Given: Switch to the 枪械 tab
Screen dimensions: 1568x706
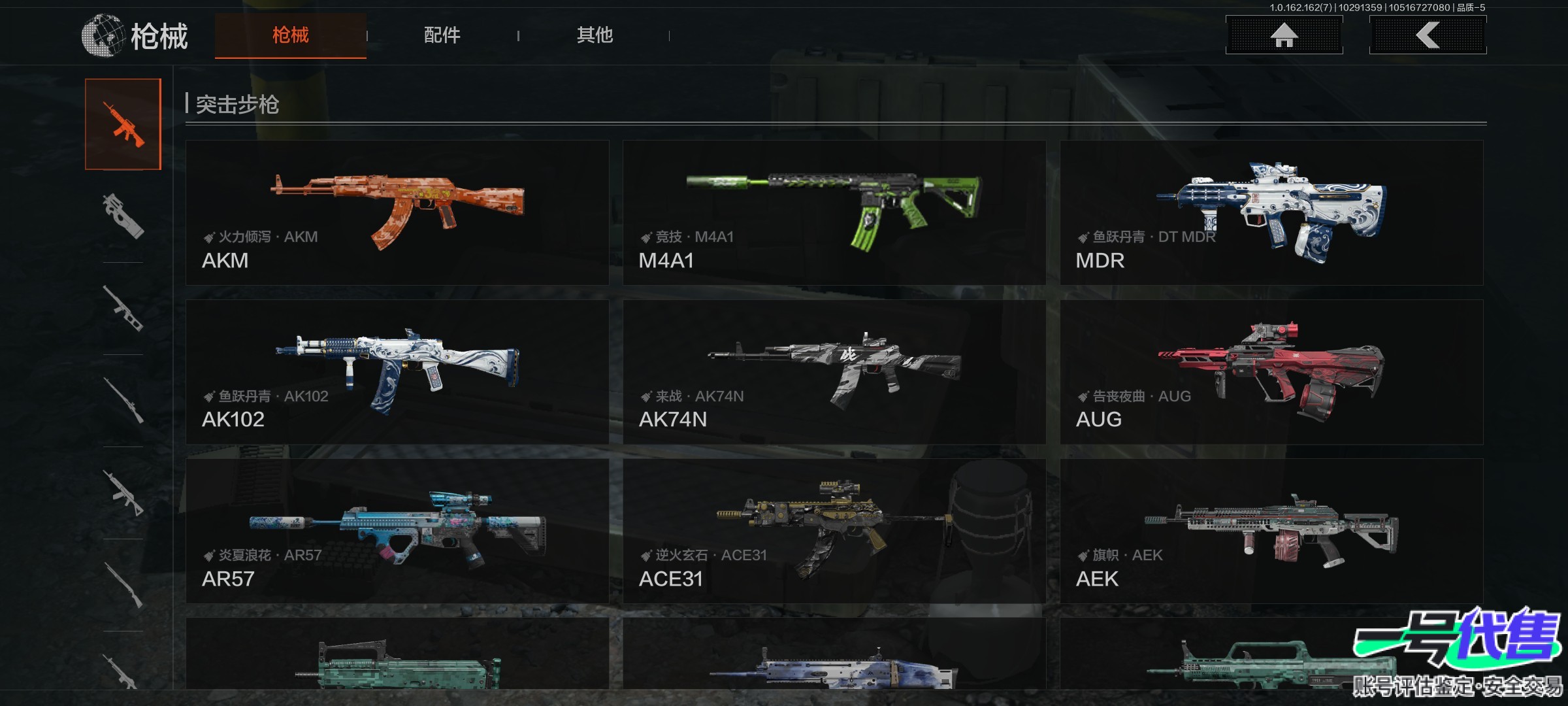Looking at the screenshot, I should (290, 35).
